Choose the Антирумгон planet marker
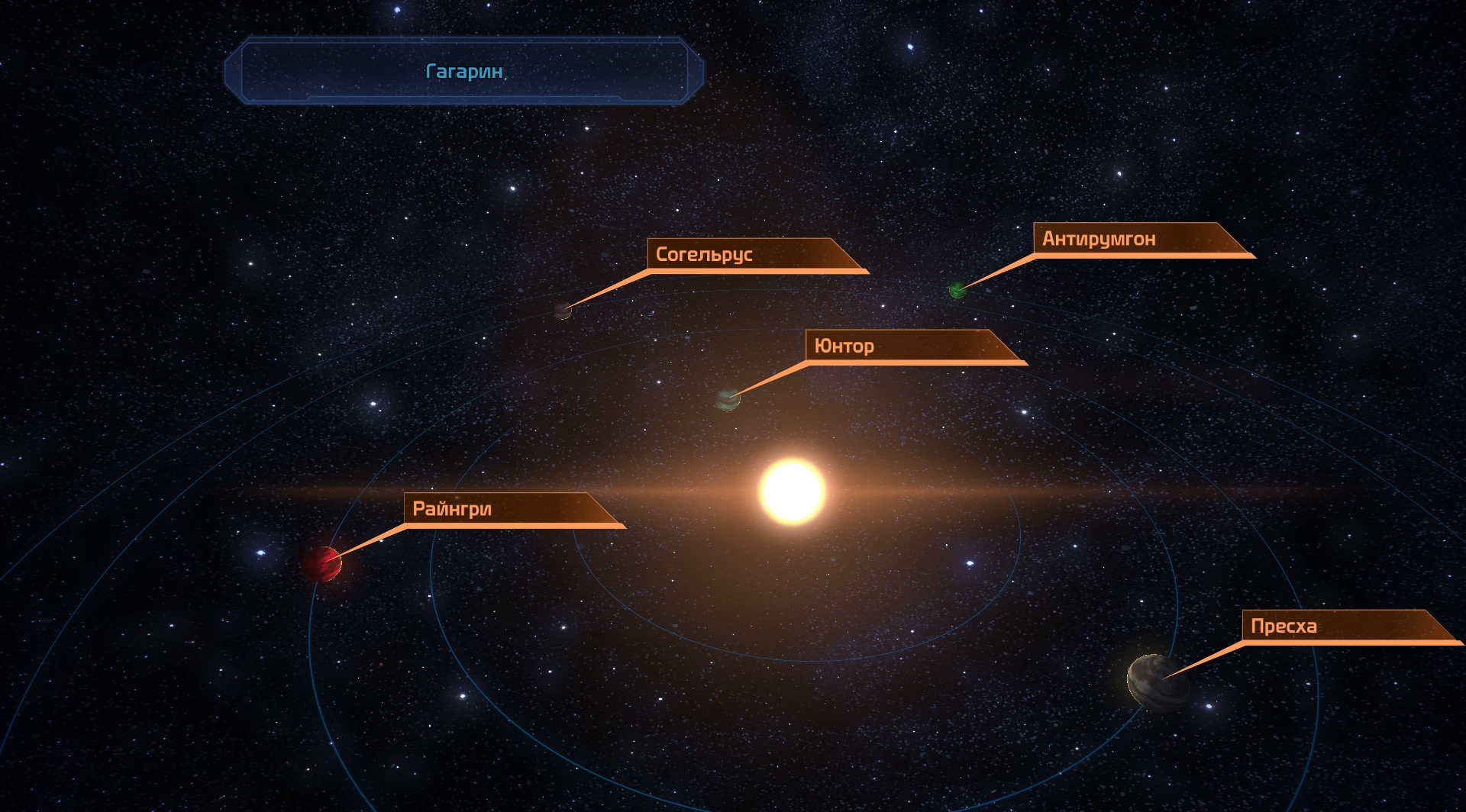Viewport: 1466px width, 812px height. point(957,290)
